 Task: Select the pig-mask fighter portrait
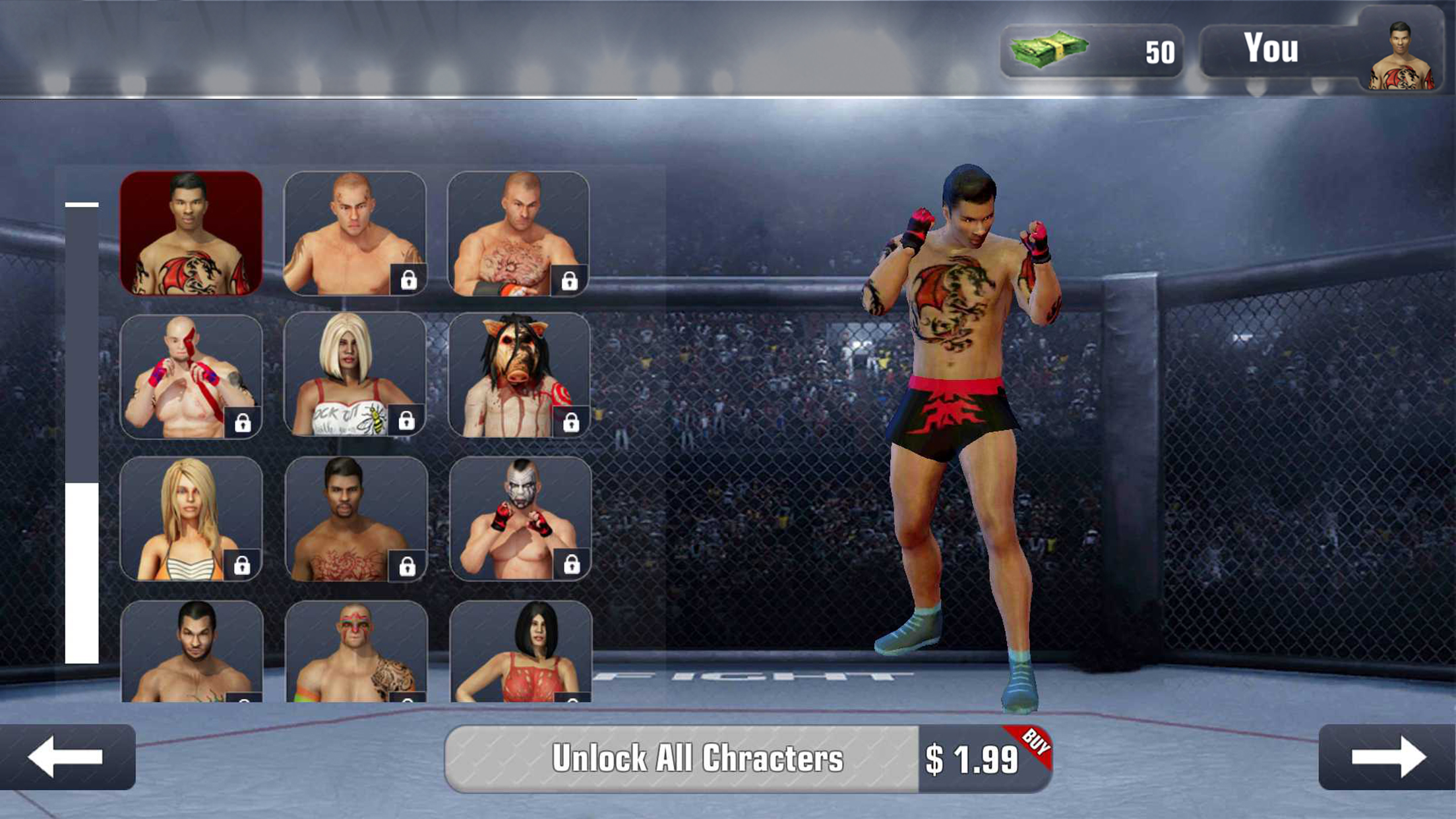click(519, 375)
